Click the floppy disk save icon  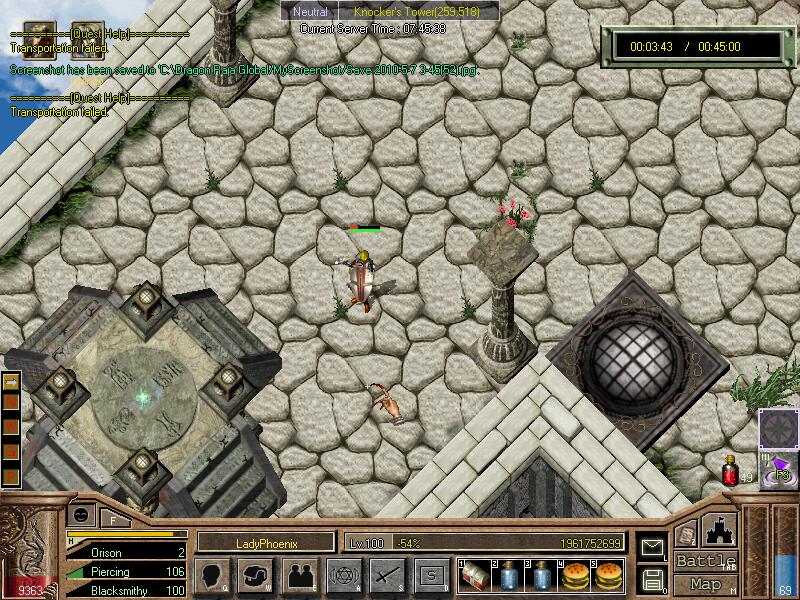point(652,579)
